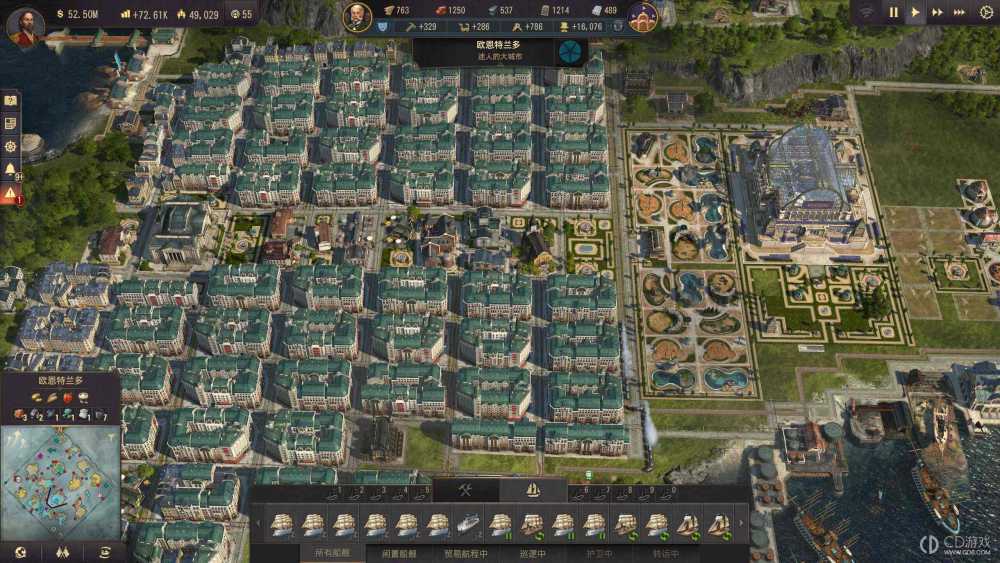Click the city attractiveness circle icon
Screen dimensions: 1000x563
coord(572,51)
